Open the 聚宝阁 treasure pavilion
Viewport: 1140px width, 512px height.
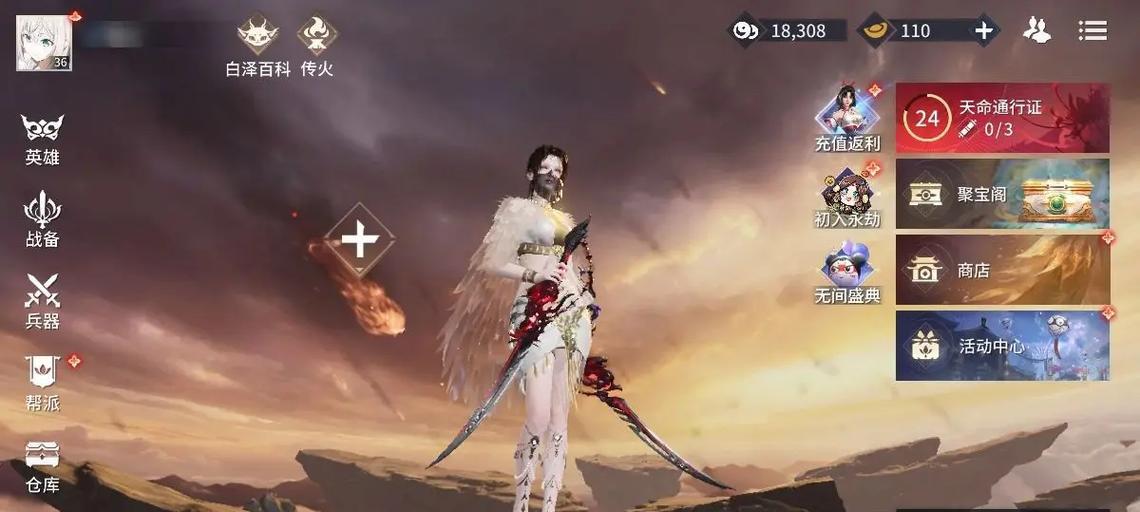[x=1002, y=194]
